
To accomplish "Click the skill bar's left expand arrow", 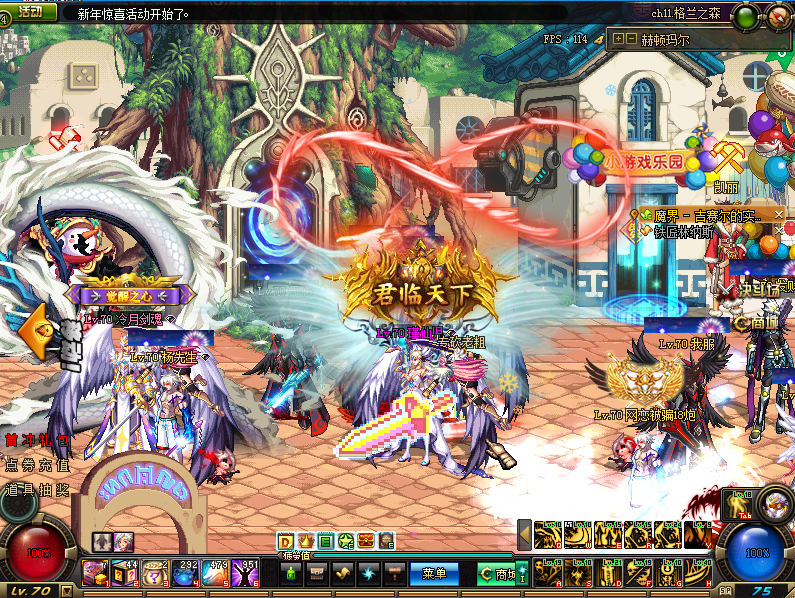I will pos(524,535).
